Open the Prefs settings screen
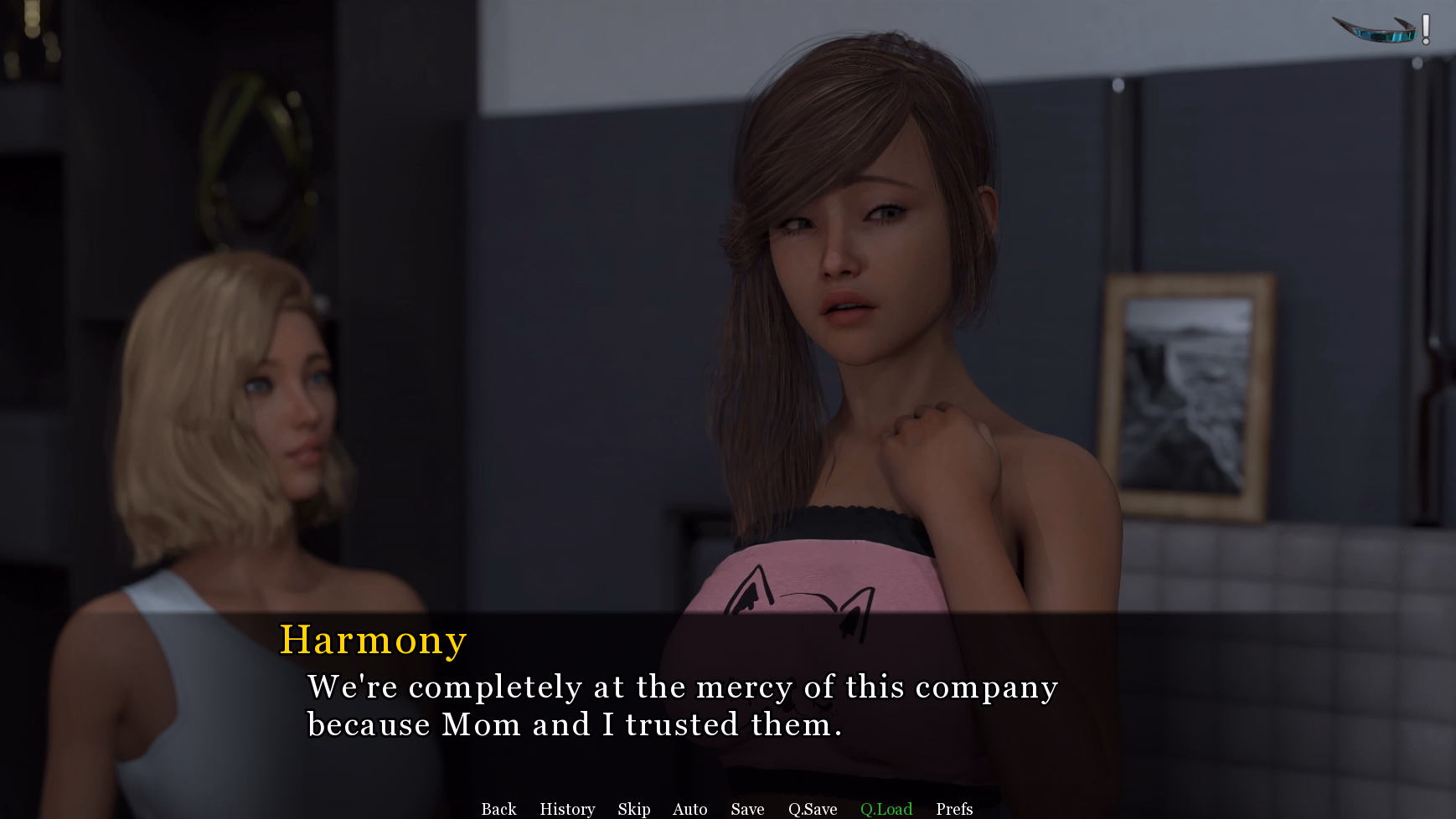The height and width of the screenshot is (819, 1456). pyautogui.click(x=953, y=809)
